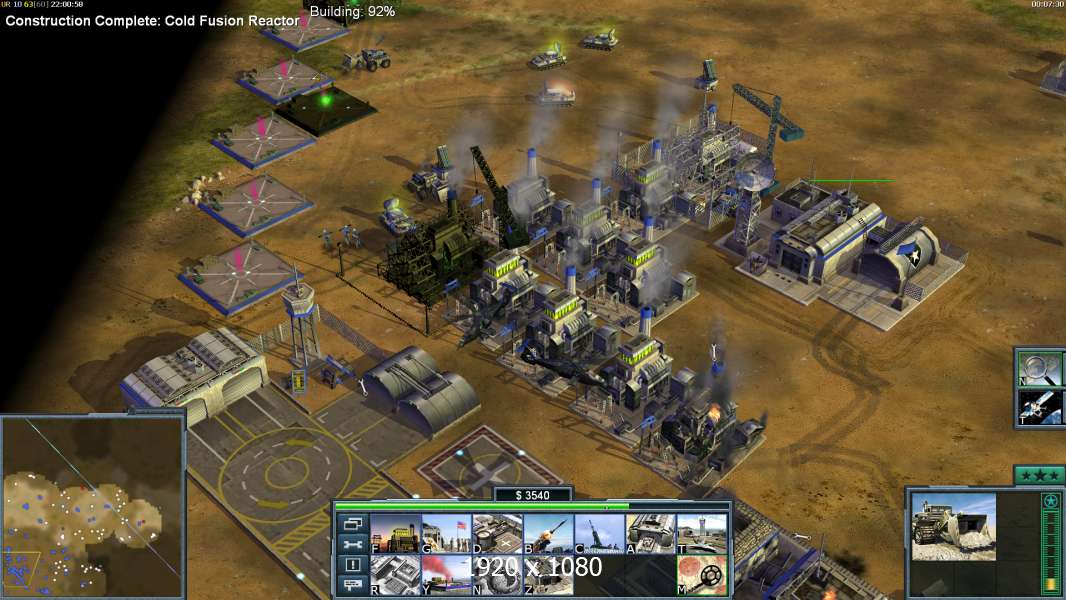Click the stacked windows button on the command bar
Screen dimensions: 1066x600
tap(352, 523)
